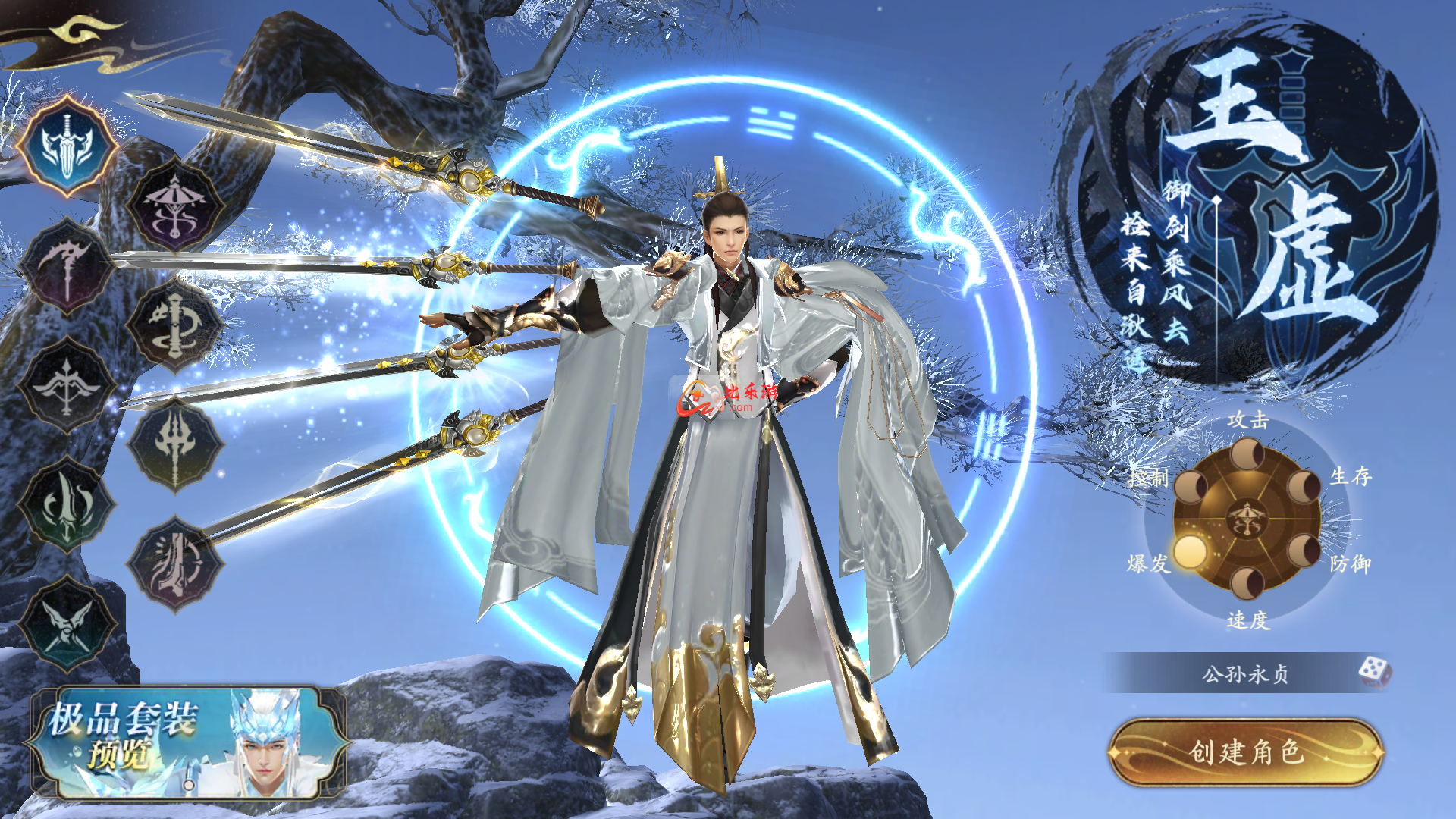The image size is (1456, 819).
Task: Pick the scythe class icon
Action: coord(67,266)
